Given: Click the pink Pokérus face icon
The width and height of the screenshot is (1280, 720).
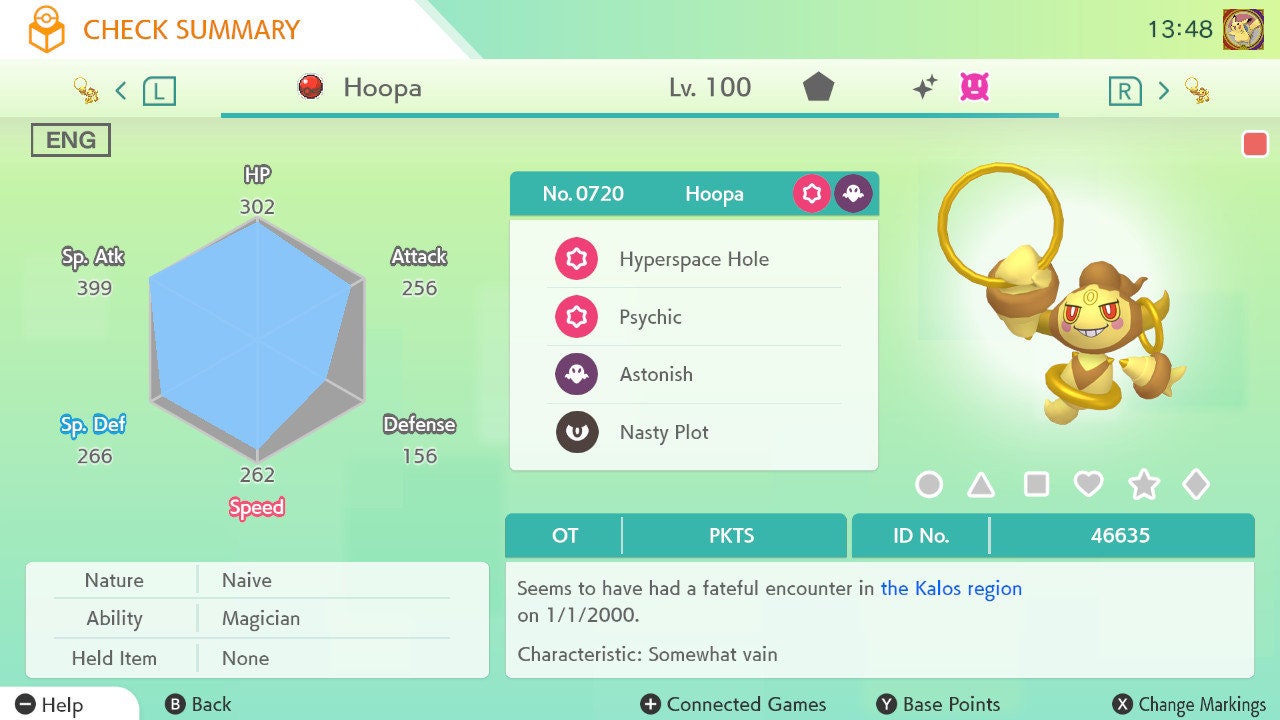Looking at the screenshot, I should point(974,87).
